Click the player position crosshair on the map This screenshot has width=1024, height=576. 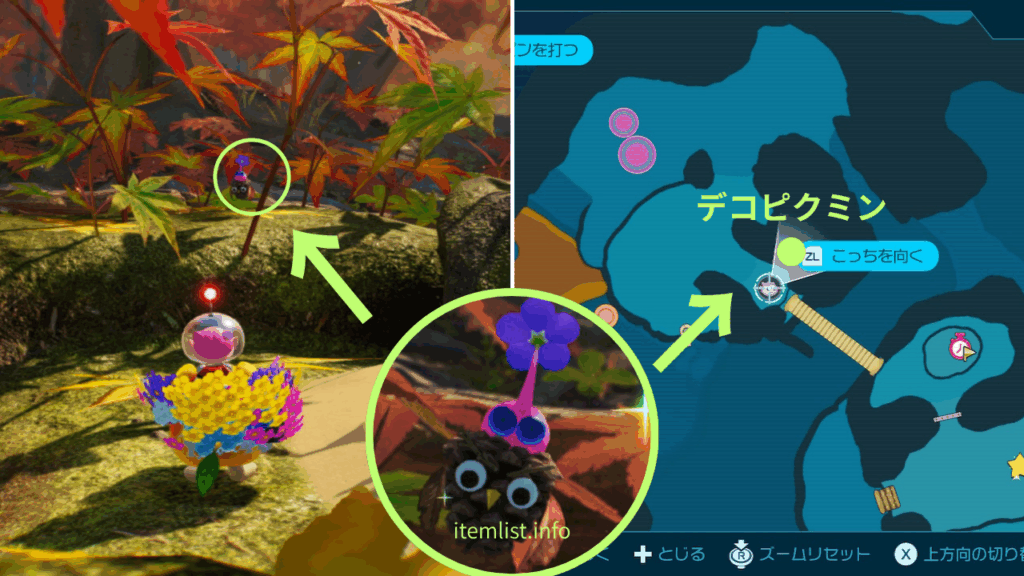tap(768, 288)
